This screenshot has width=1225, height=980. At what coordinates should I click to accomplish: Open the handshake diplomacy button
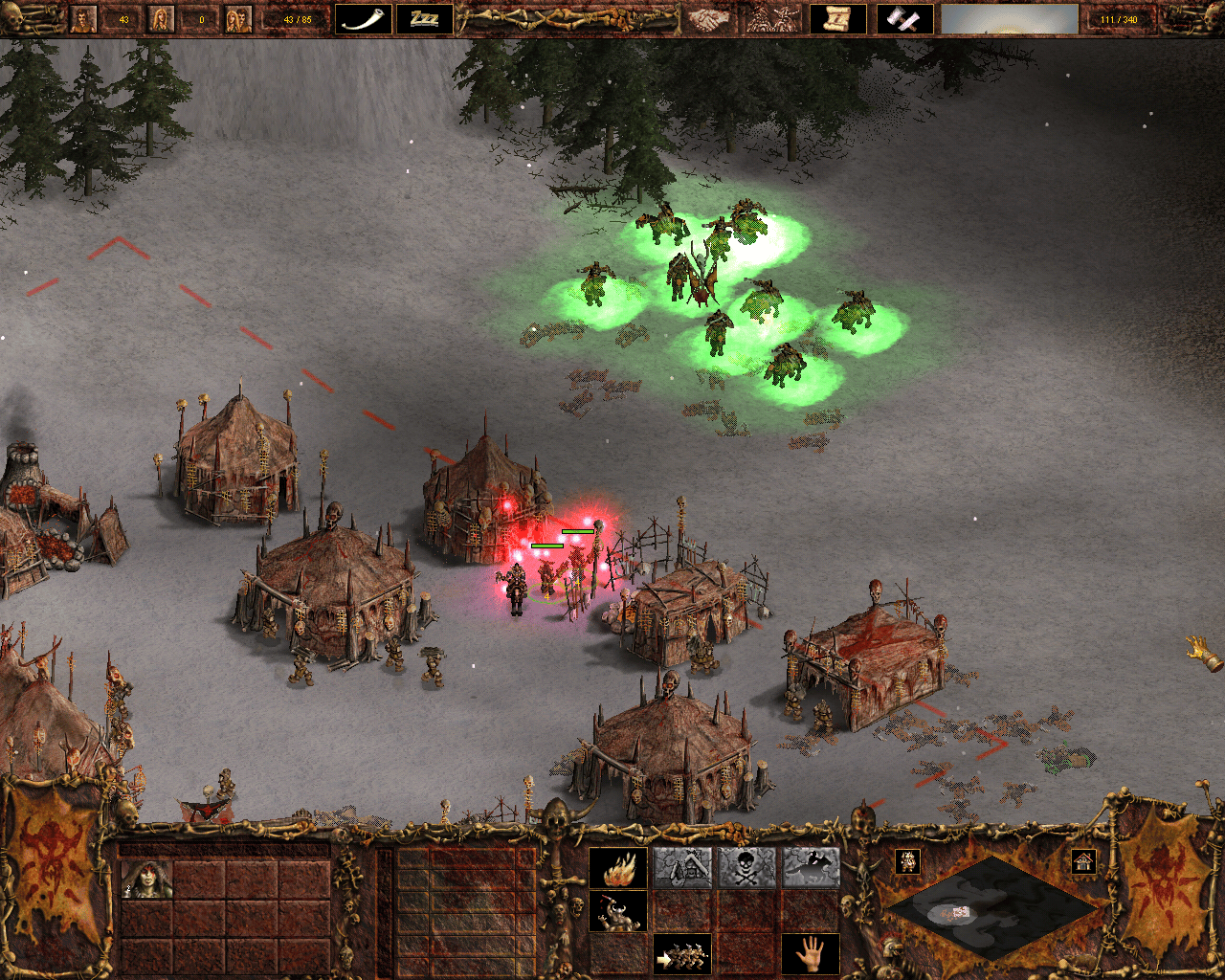tap(708, 19)
